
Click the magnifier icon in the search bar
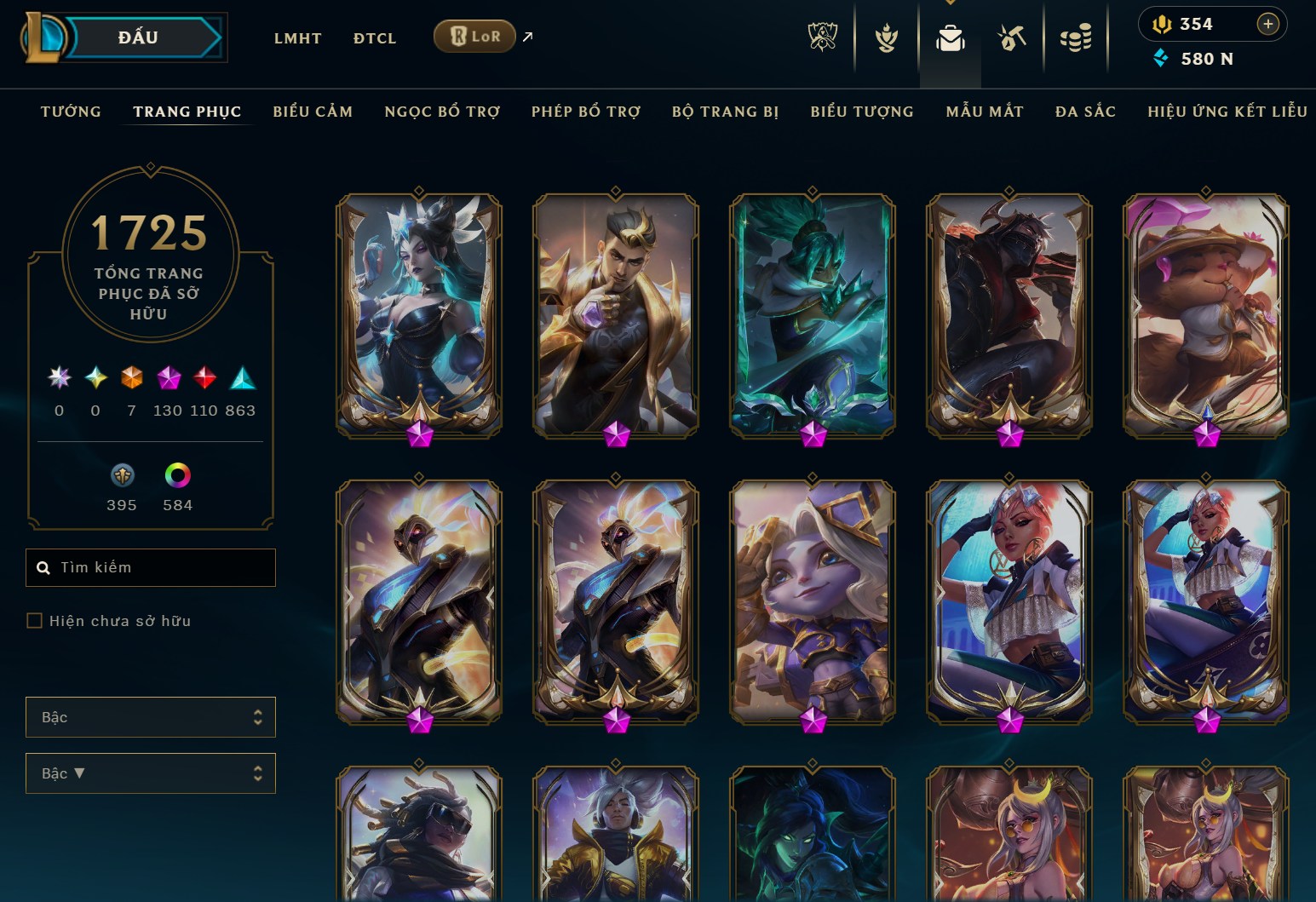pos(43,567)
